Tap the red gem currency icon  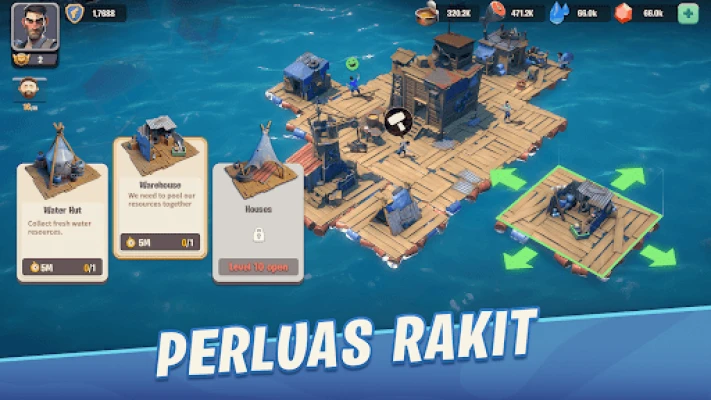coord(624,13)
